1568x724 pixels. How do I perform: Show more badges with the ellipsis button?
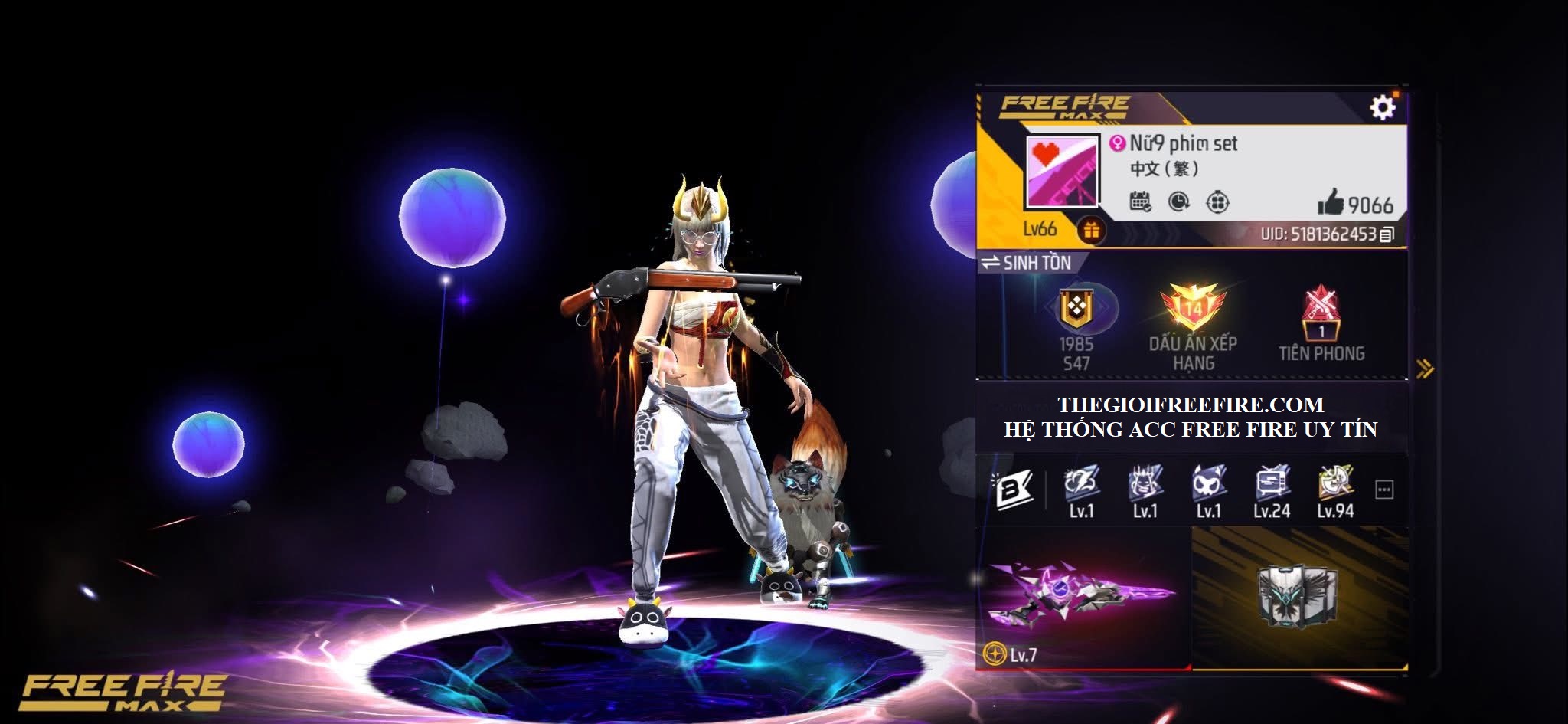click(1384, 490)
